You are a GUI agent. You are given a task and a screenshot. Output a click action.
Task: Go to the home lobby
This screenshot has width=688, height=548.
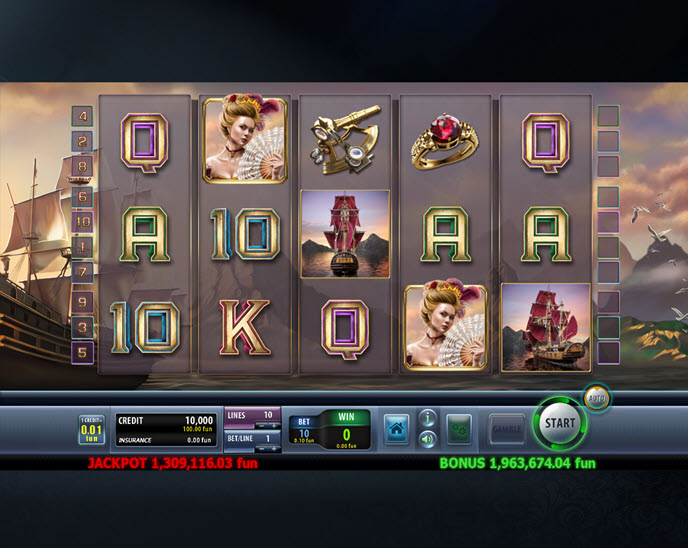[397, 429]
